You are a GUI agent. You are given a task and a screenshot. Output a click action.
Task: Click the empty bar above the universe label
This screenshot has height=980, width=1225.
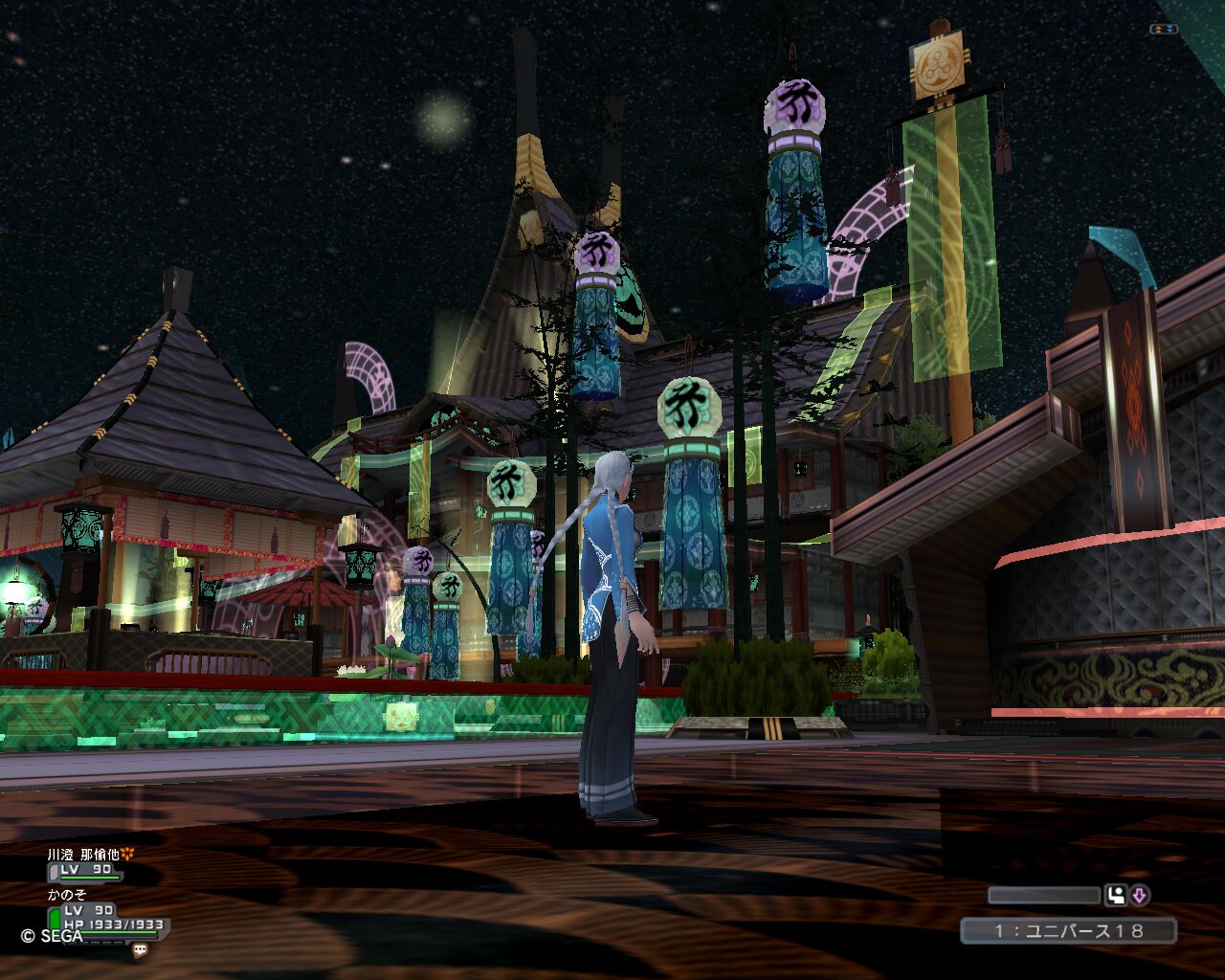point(1044,896)
